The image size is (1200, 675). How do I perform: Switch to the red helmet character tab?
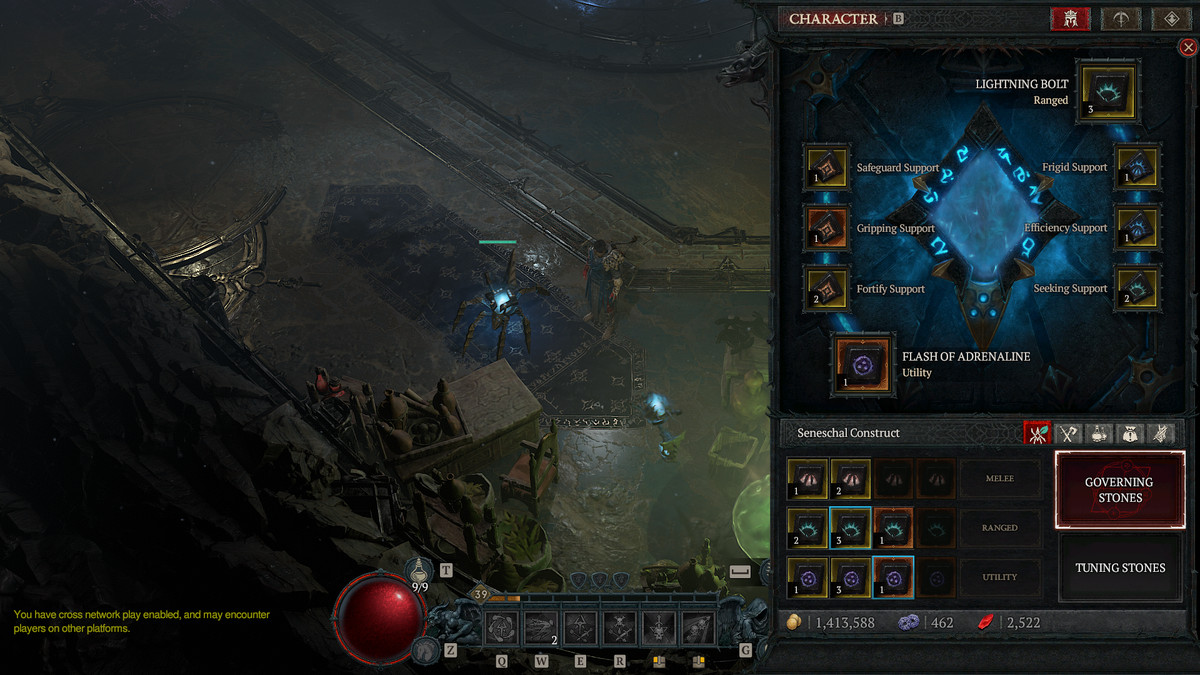pos(1070,19)
